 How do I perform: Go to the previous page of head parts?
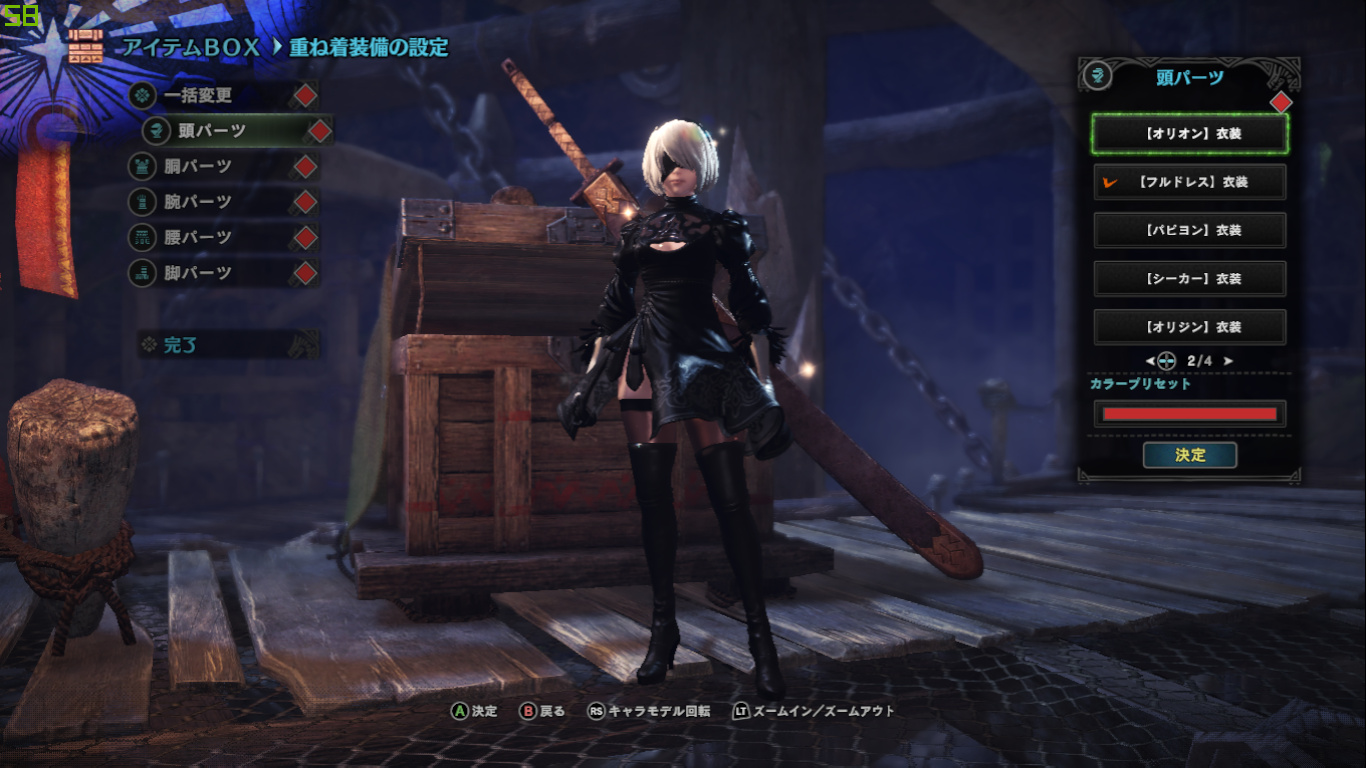(x=1151, y=361)
